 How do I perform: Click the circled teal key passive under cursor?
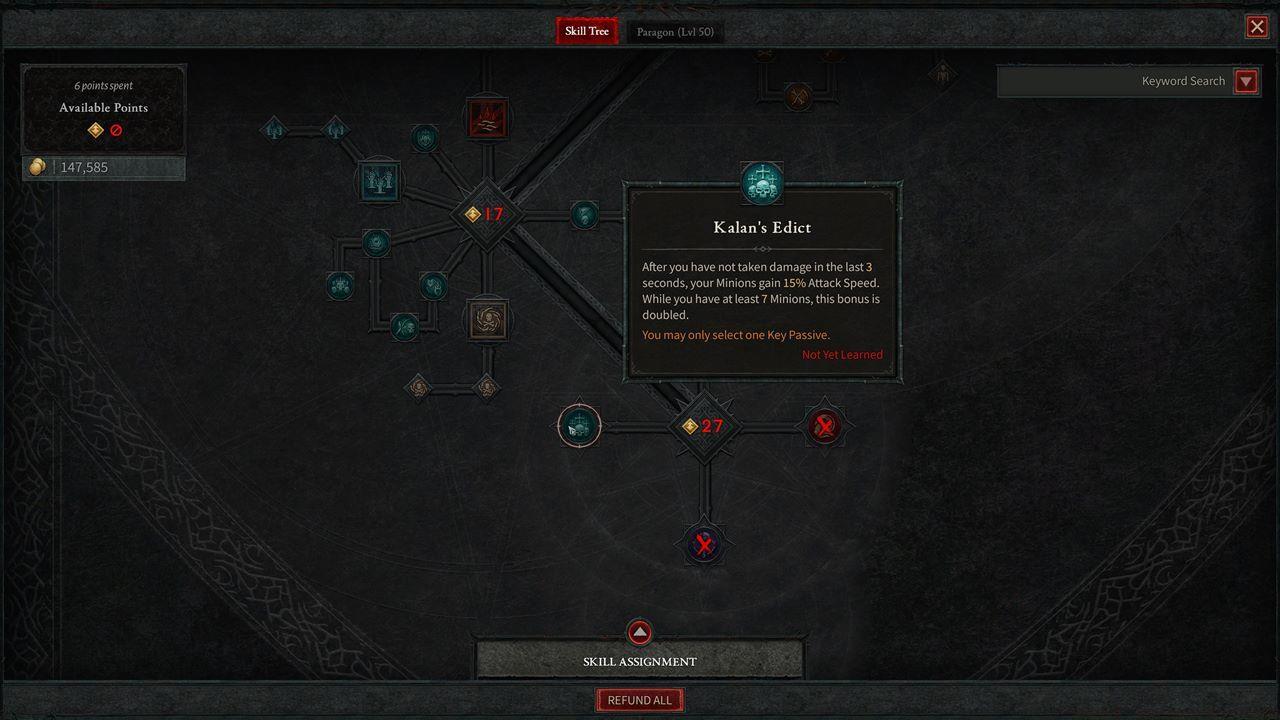pos(578,426)
